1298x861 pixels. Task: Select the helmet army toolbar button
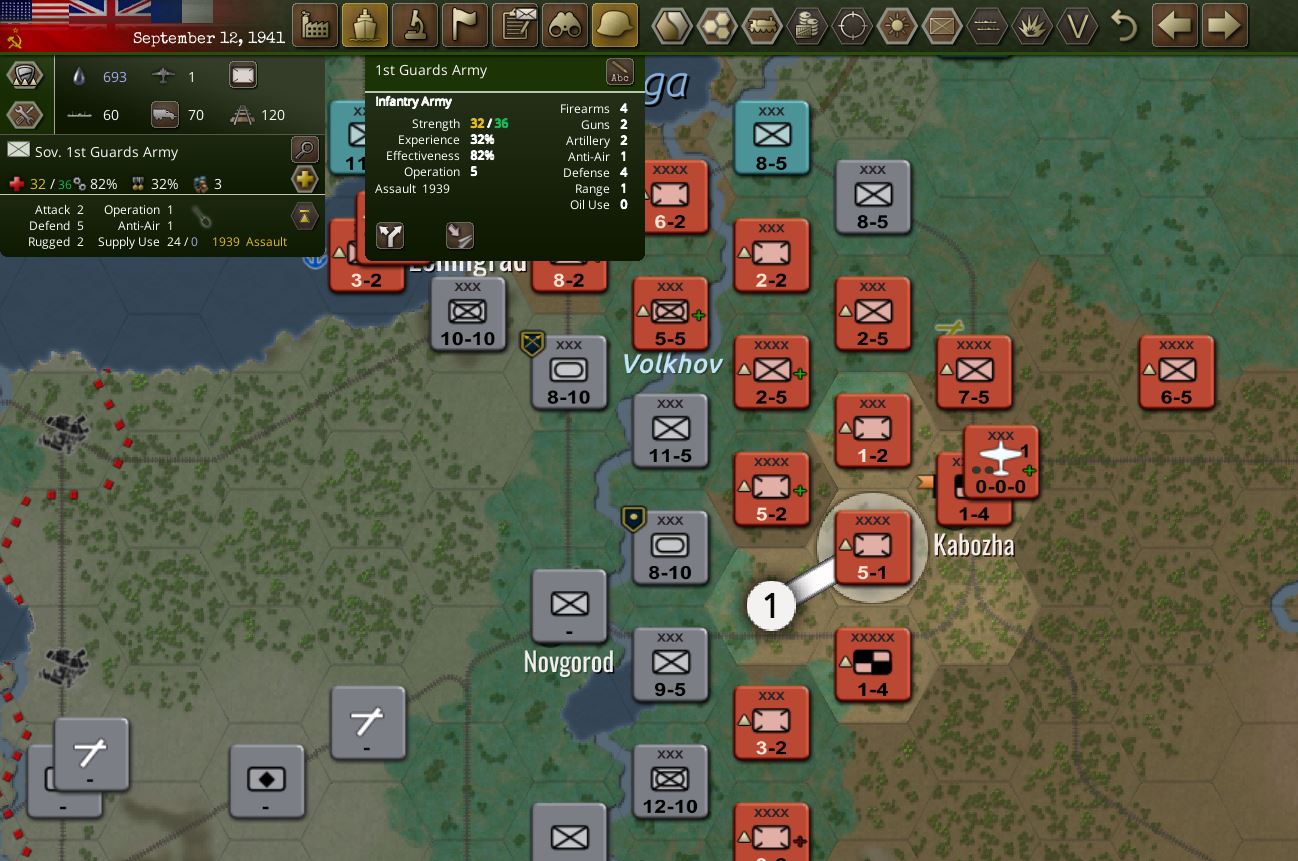pyautogui.click(x=615, y=26)
